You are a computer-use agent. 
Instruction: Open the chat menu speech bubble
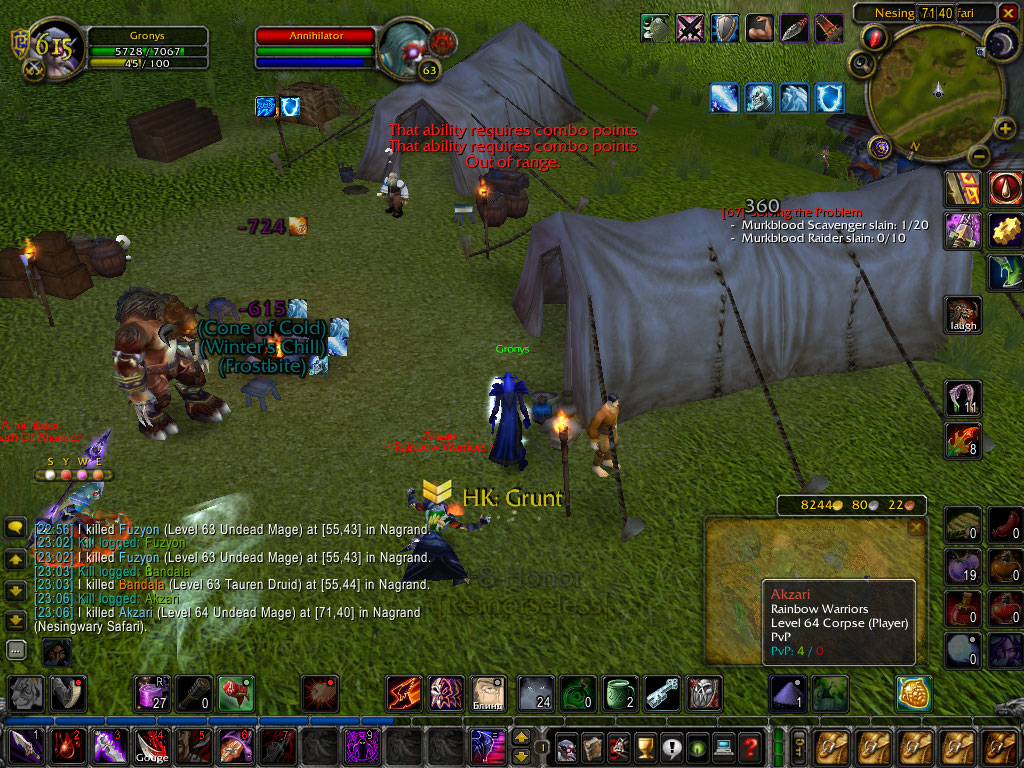click(16, 527)
